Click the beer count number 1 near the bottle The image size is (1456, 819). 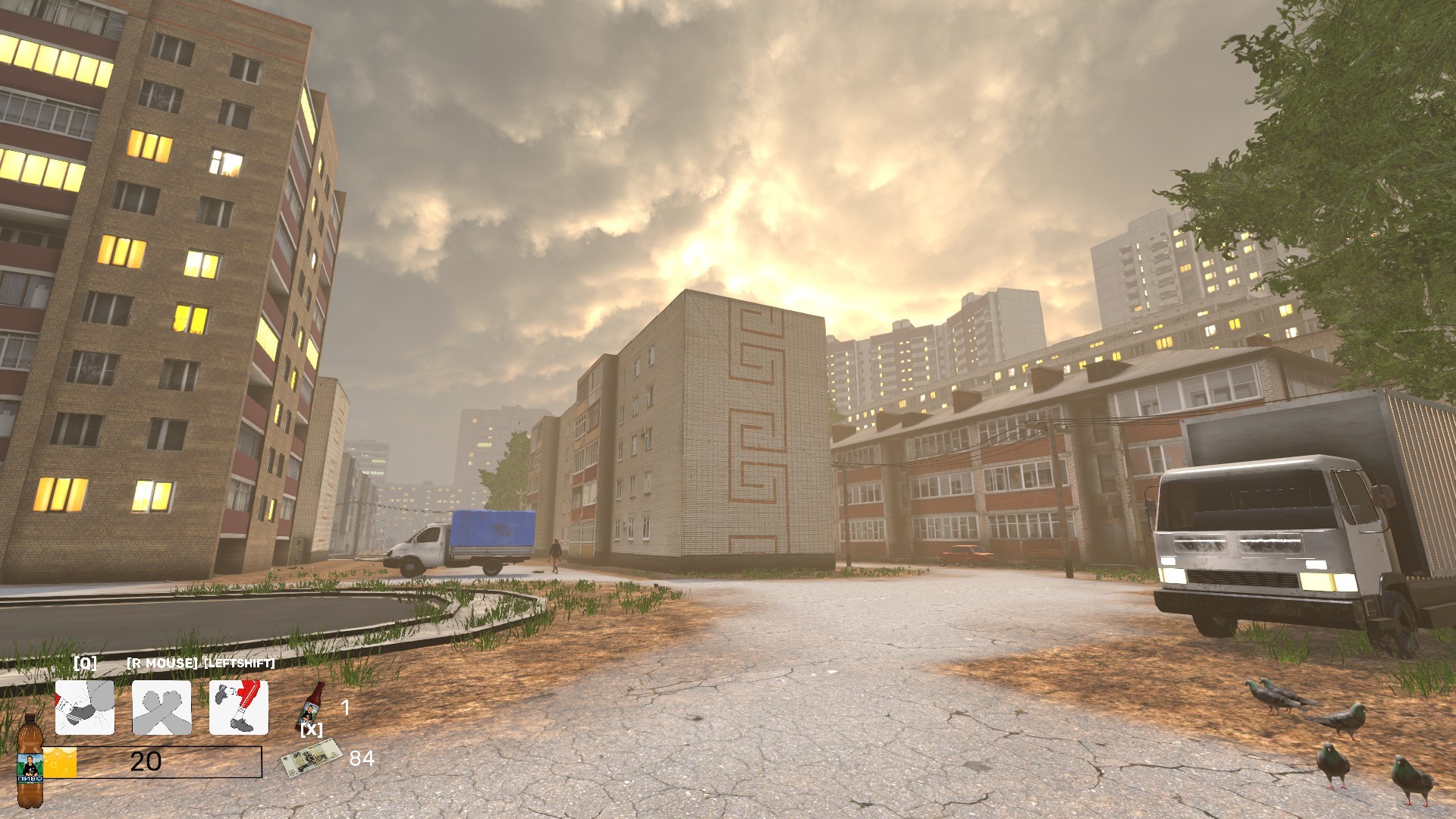[x=345, y=708]
